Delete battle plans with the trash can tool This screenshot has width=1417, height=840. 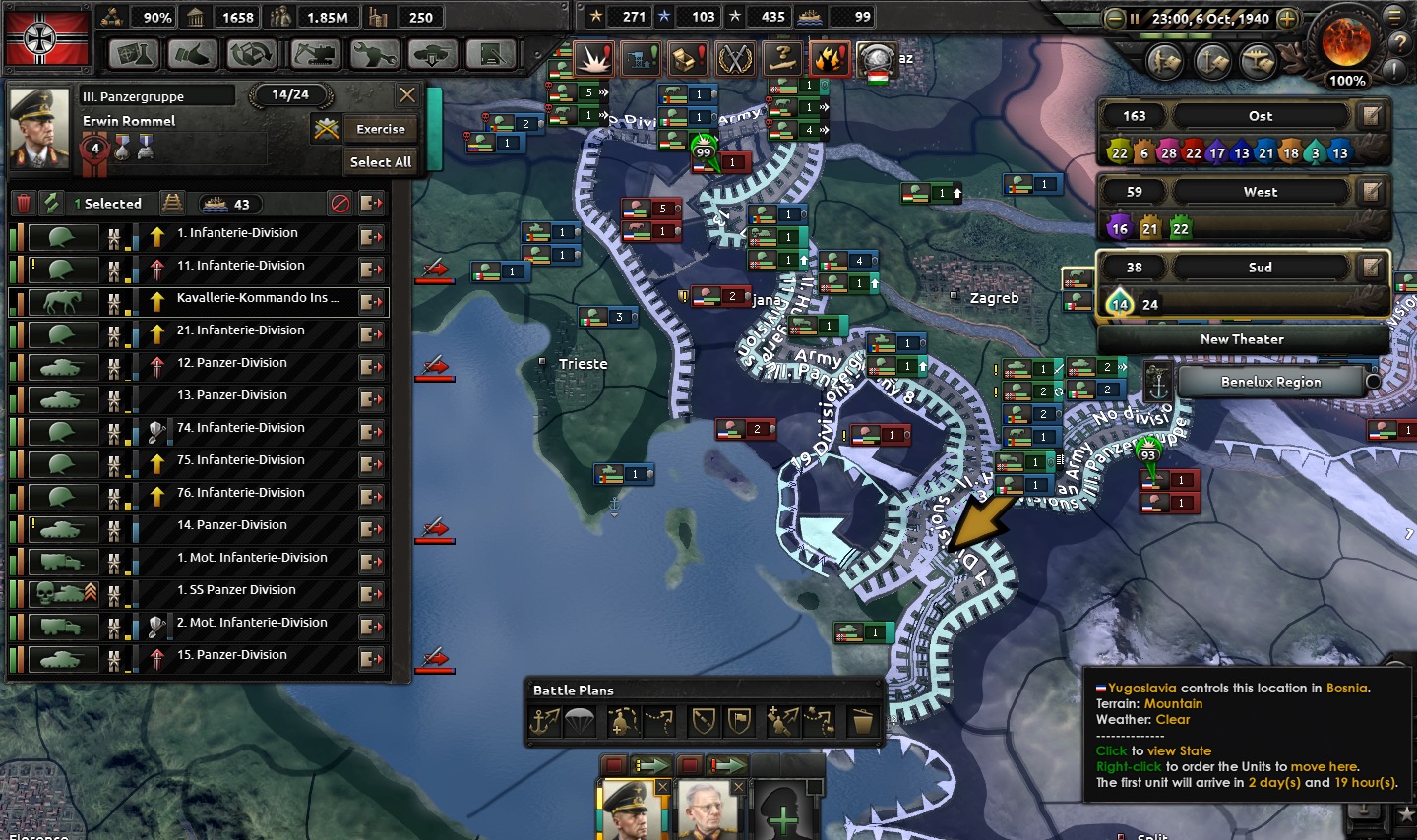(x=863, y=722)
